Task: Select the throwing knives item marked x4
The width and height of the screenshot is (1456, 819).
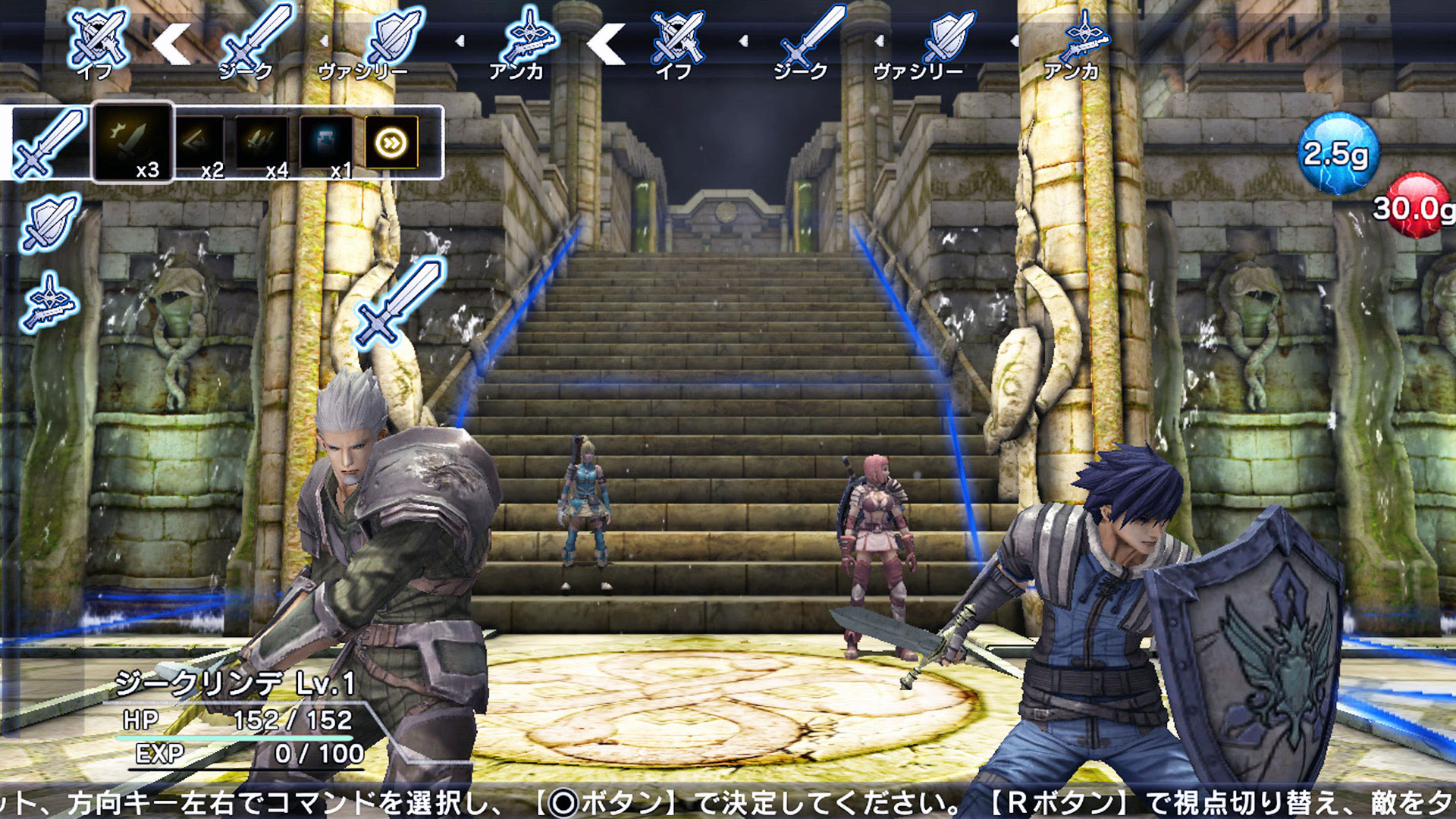Action: coord(264,140)
